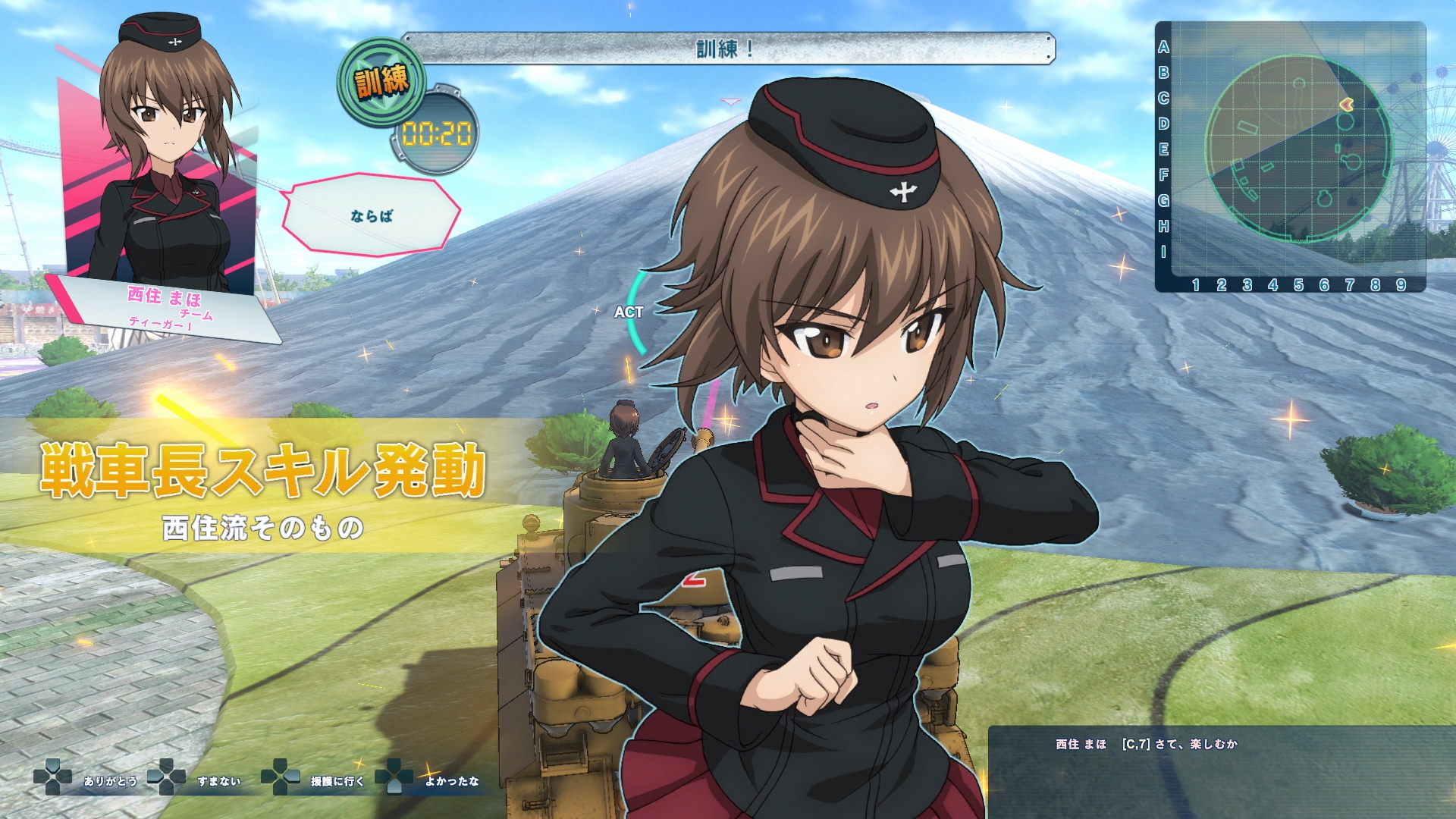1456x819 pixels.
Task: Click the circular minimap radar
Action: (x=1299, y=149)
